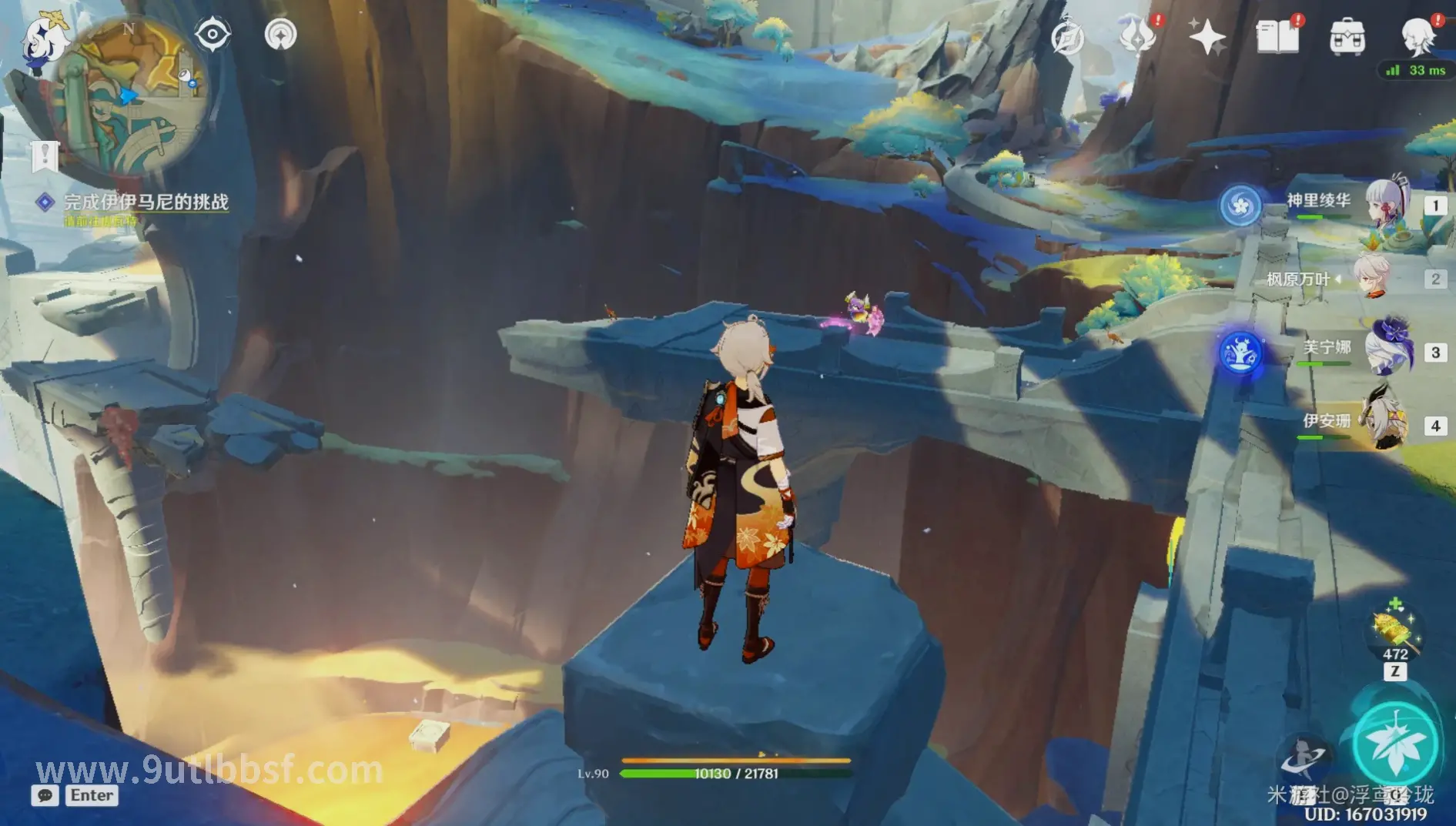Image resolution: width=1456 pixels, height=826 pixels.
Task: Open the chat speech bubble
Action: [x=45, y=795]
